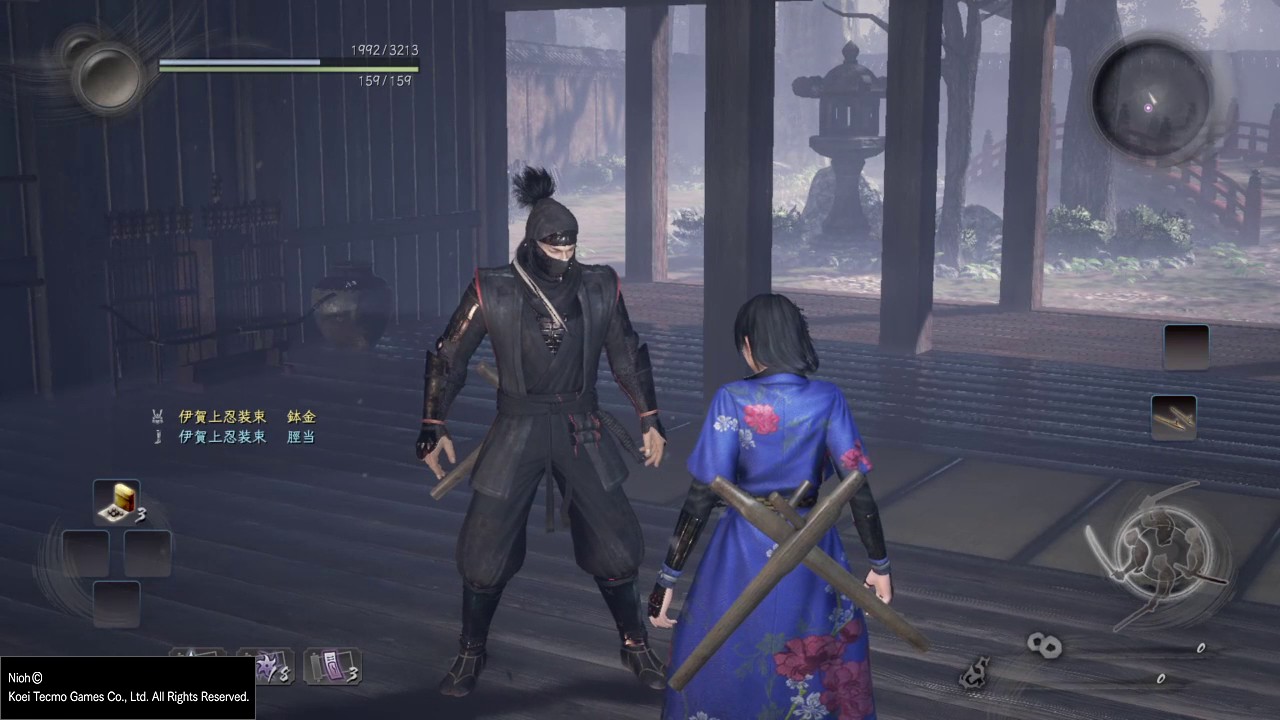Pick up the 伊賀上忍装束 鉢金 loot entry
1280x720 pixels.
pos(247,416)
